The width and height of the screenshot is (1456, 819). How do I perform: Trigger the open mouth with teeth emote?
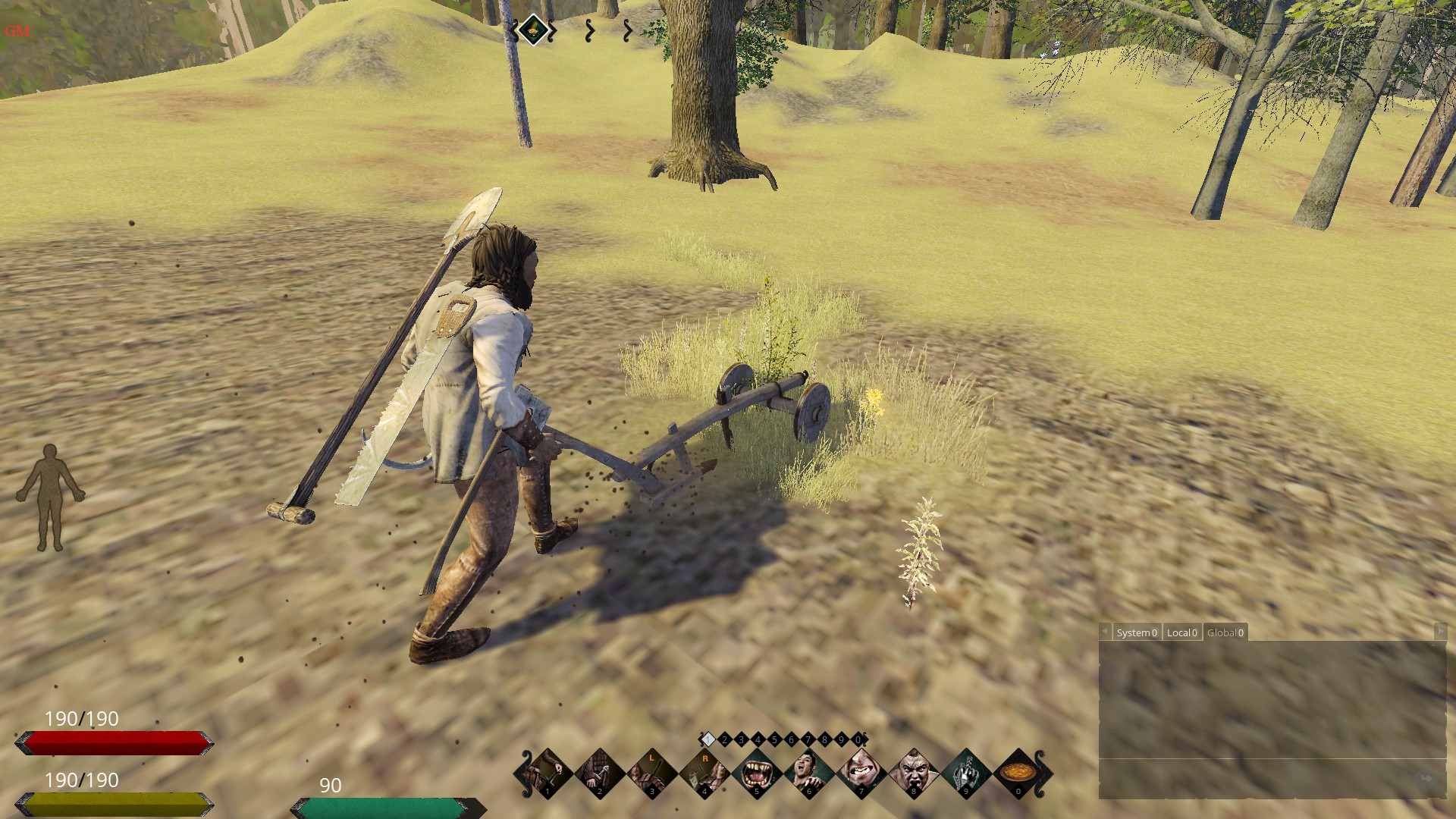pyautogui.click(x=757, y=773)
